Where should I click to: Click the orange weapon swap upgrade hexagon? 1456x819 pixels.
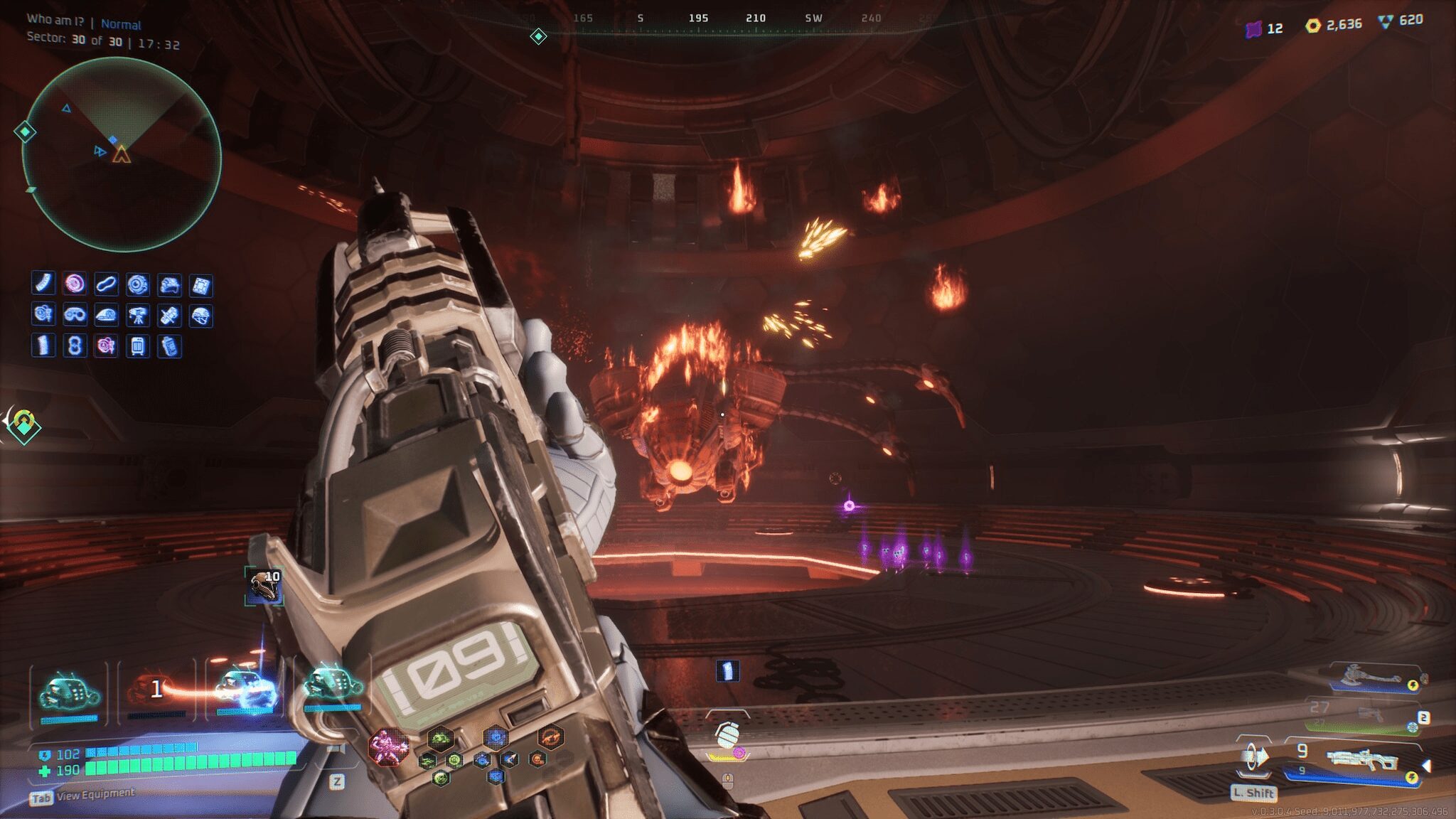tap(550, 737)
